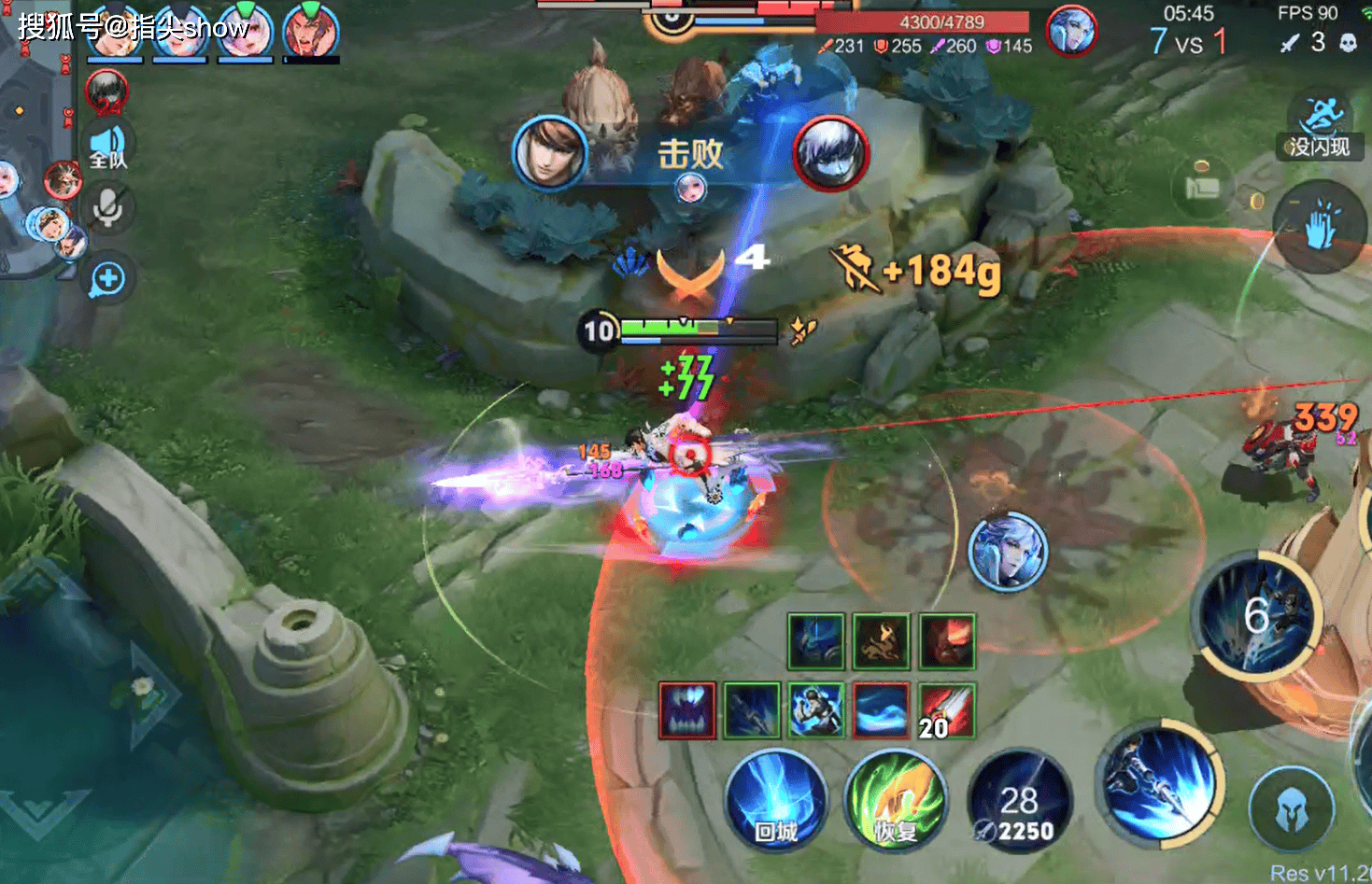Tap the skill with 6-second cooldown
Screen dimensions: 1372x884
tap(1257, 616)
